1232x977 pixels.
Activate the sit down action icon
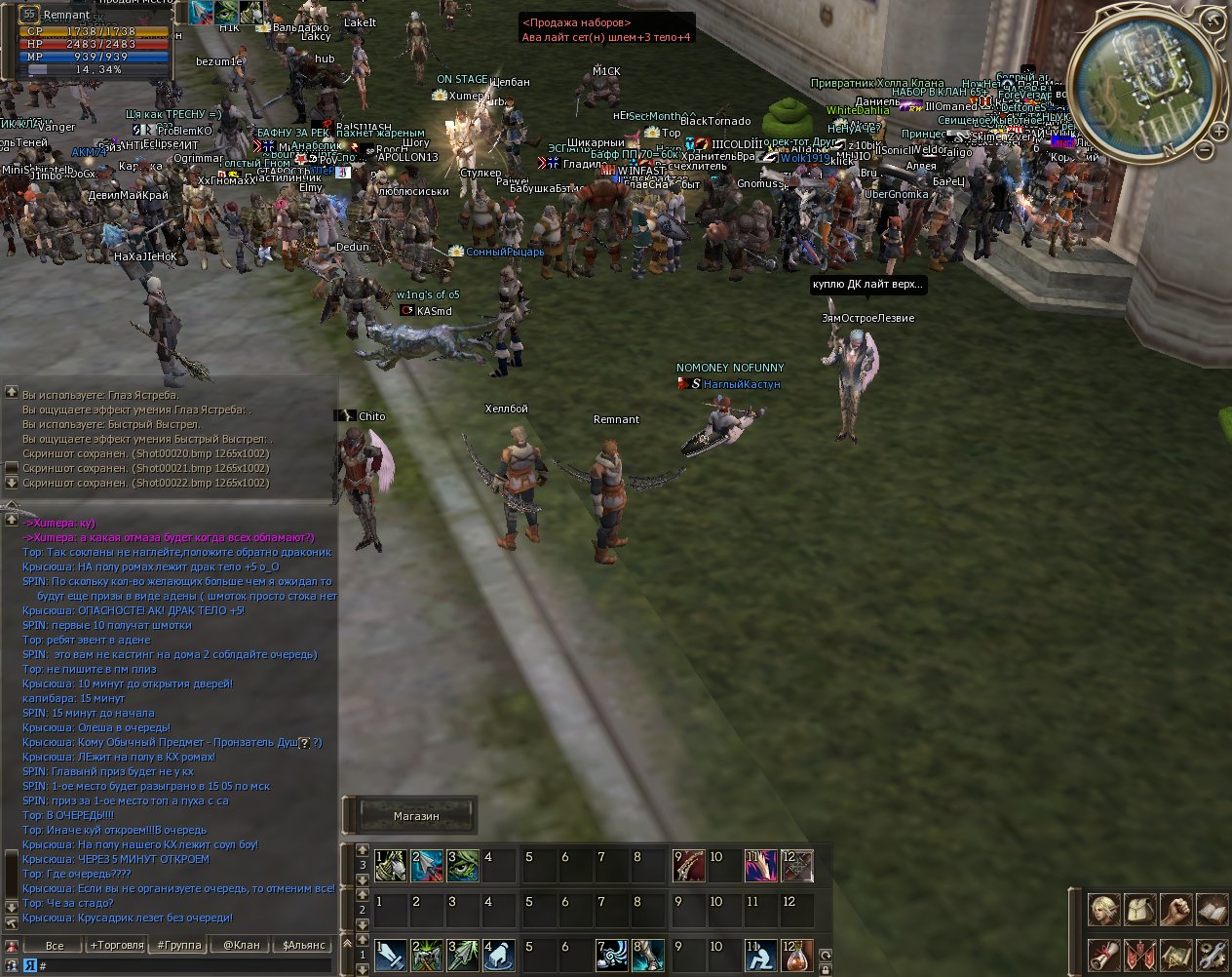pyautogui.click(x=761, y=955)
